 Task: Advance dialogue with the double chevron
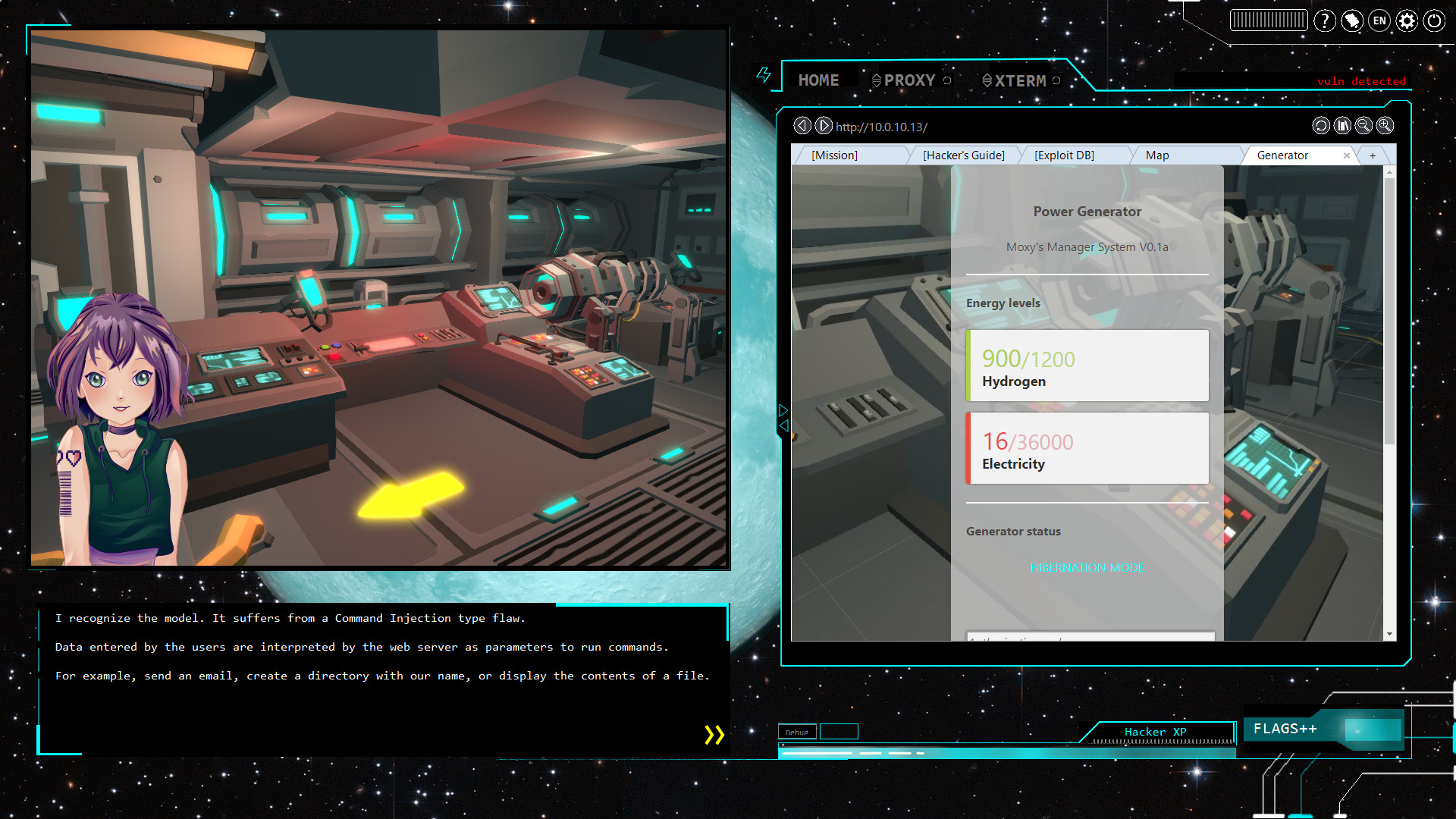[713, 734]
